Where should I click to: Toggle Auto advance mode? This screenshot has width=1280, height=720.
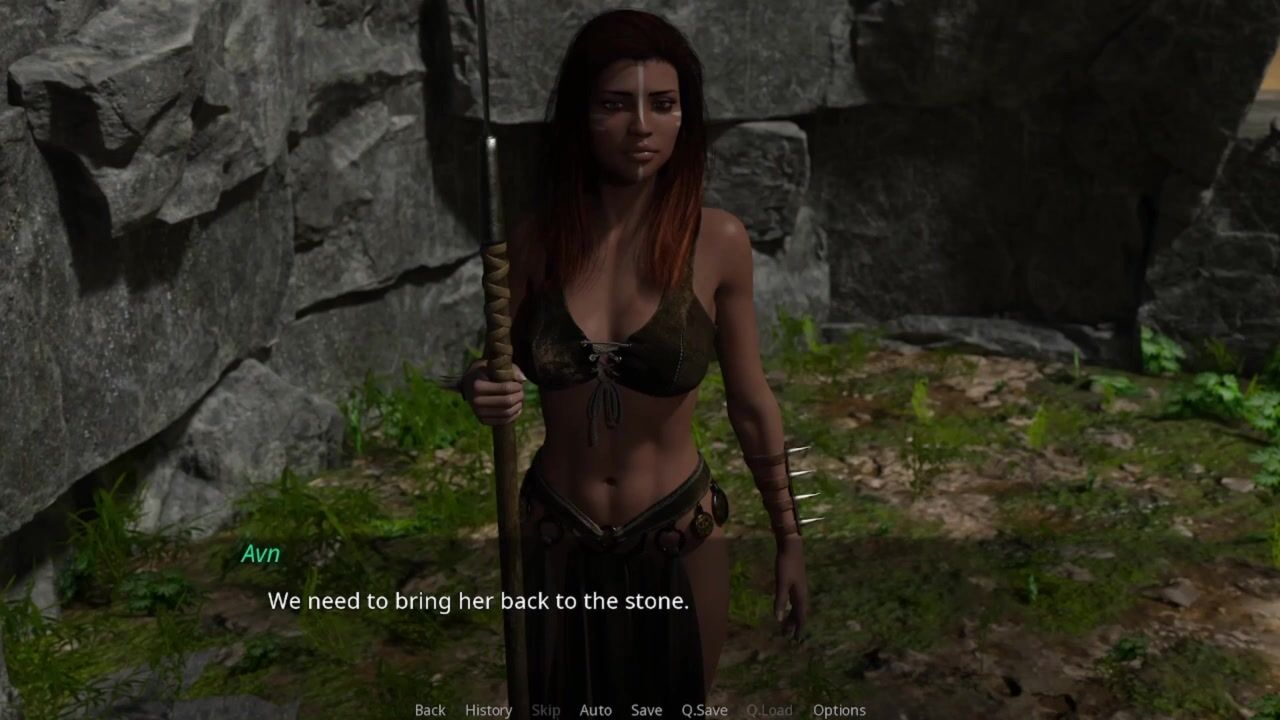pos(595,710)
